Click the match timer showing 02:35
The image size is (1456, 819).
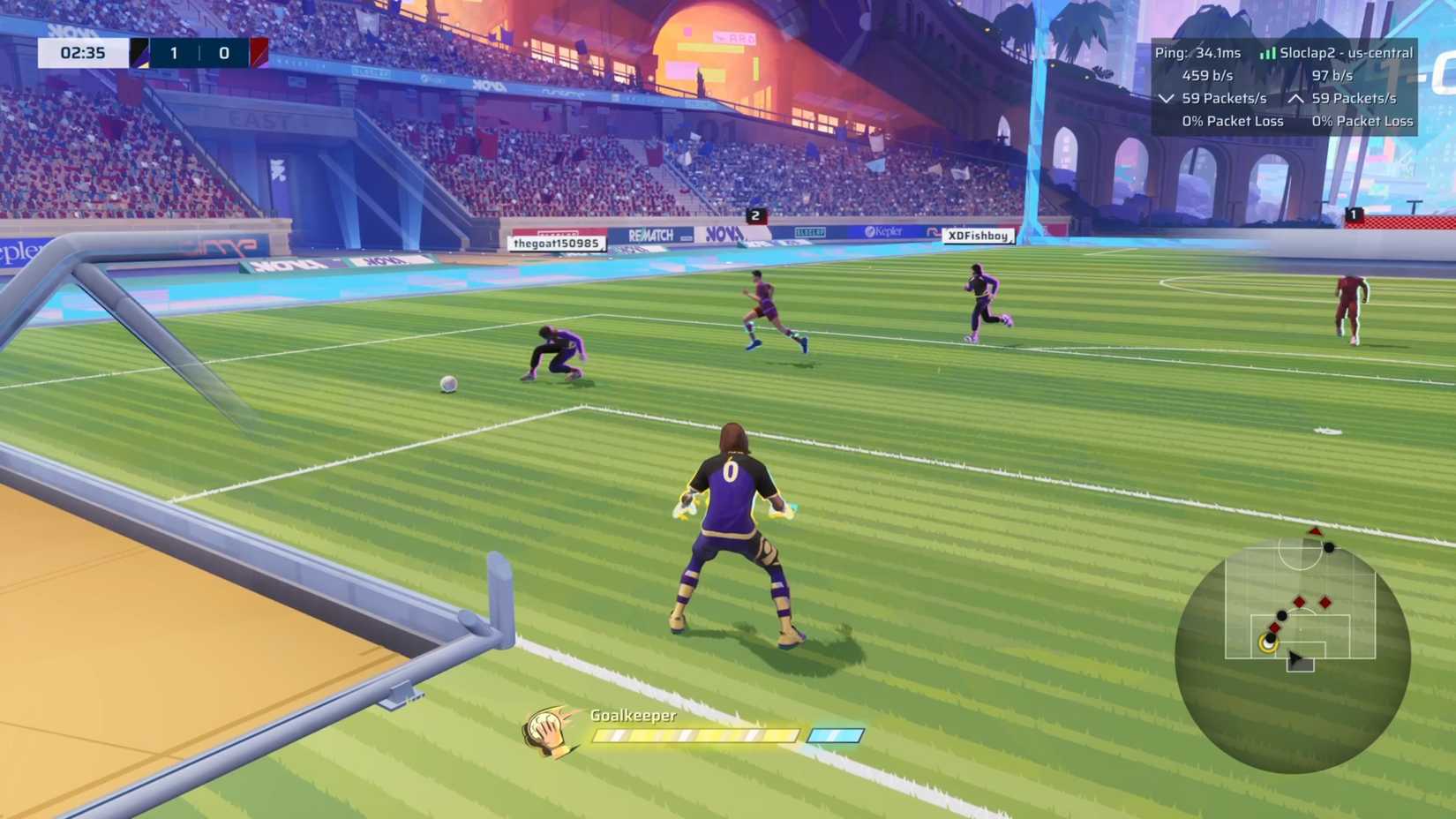coord(84,52)
